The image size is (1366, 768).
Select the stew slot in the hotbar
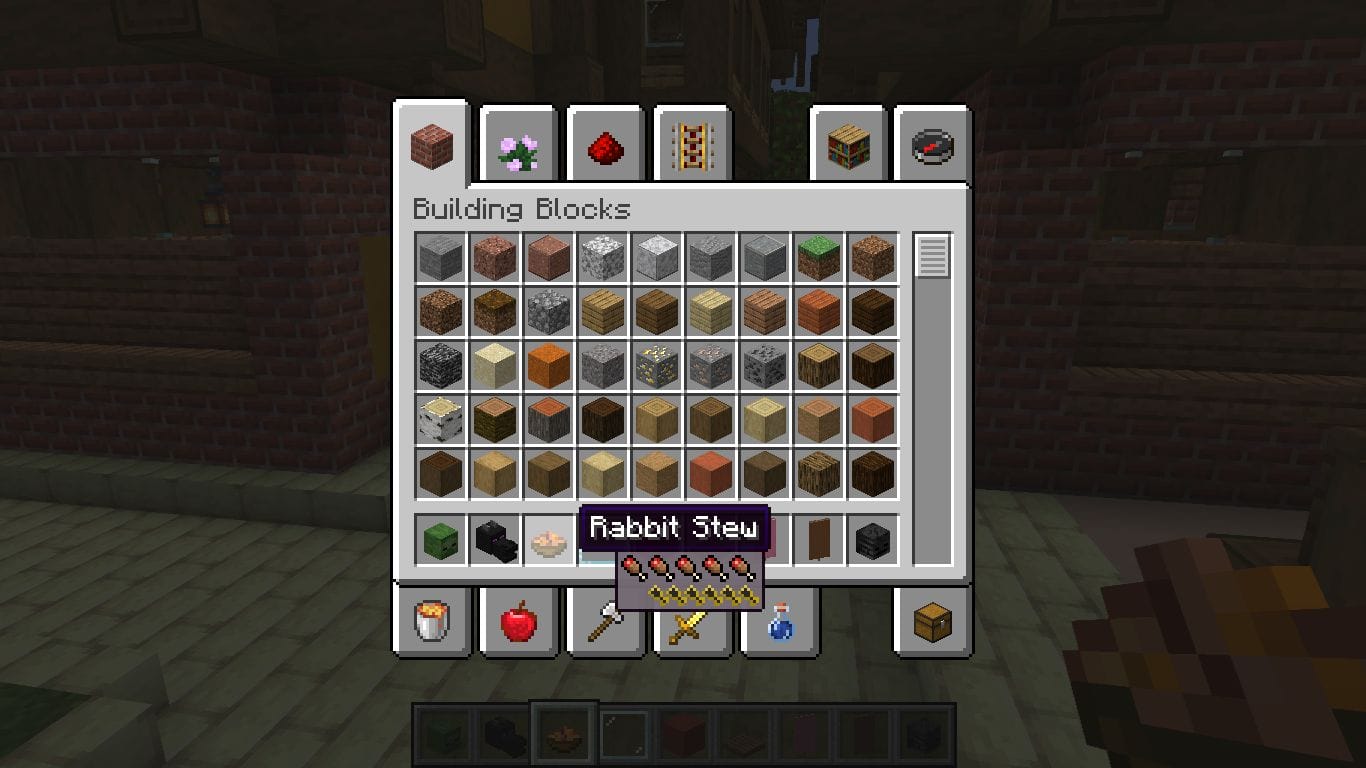coord(565,731)
